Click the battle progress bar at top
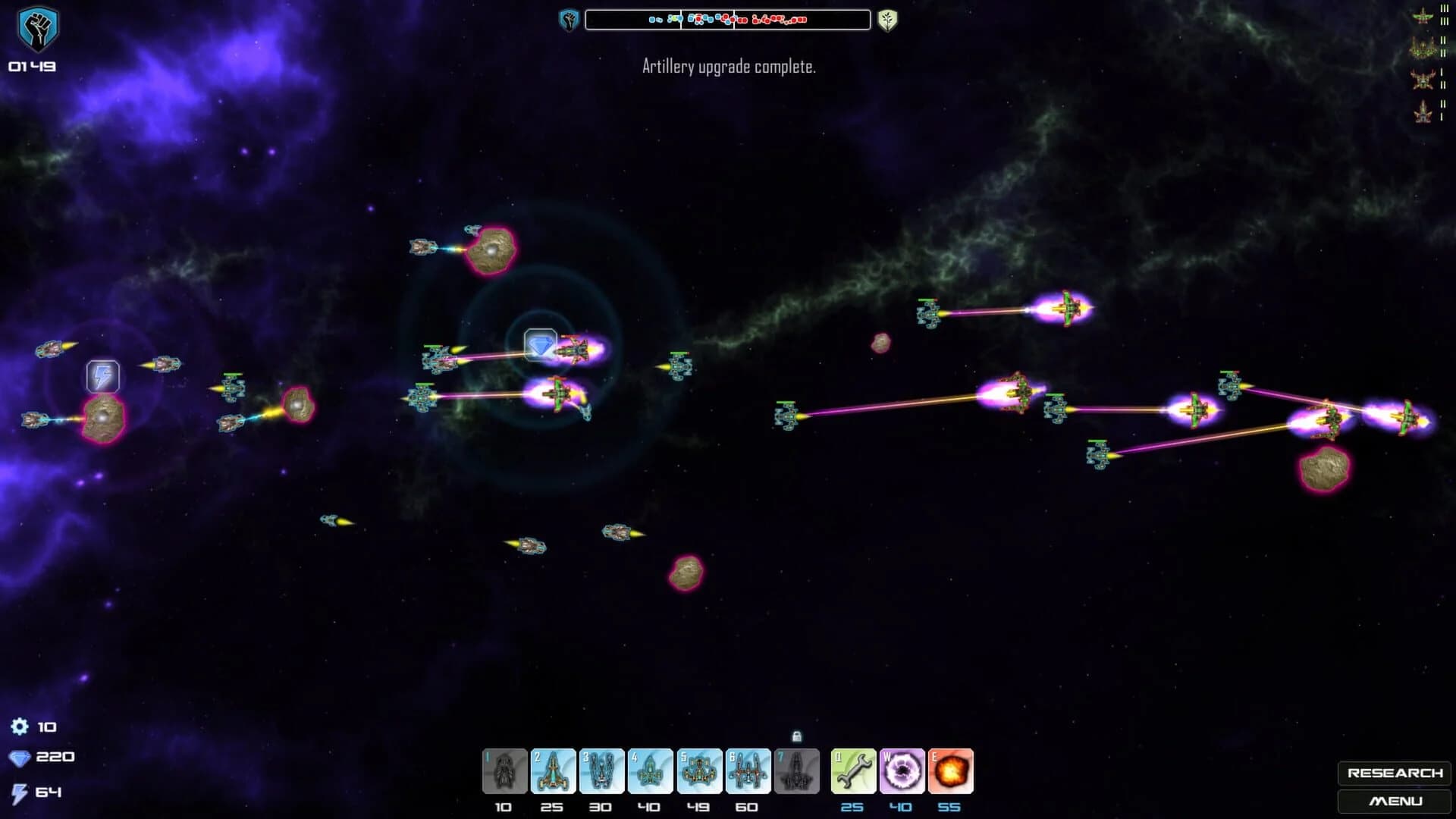The height and width of the screenshot is (819, 1456). [729, 17]
